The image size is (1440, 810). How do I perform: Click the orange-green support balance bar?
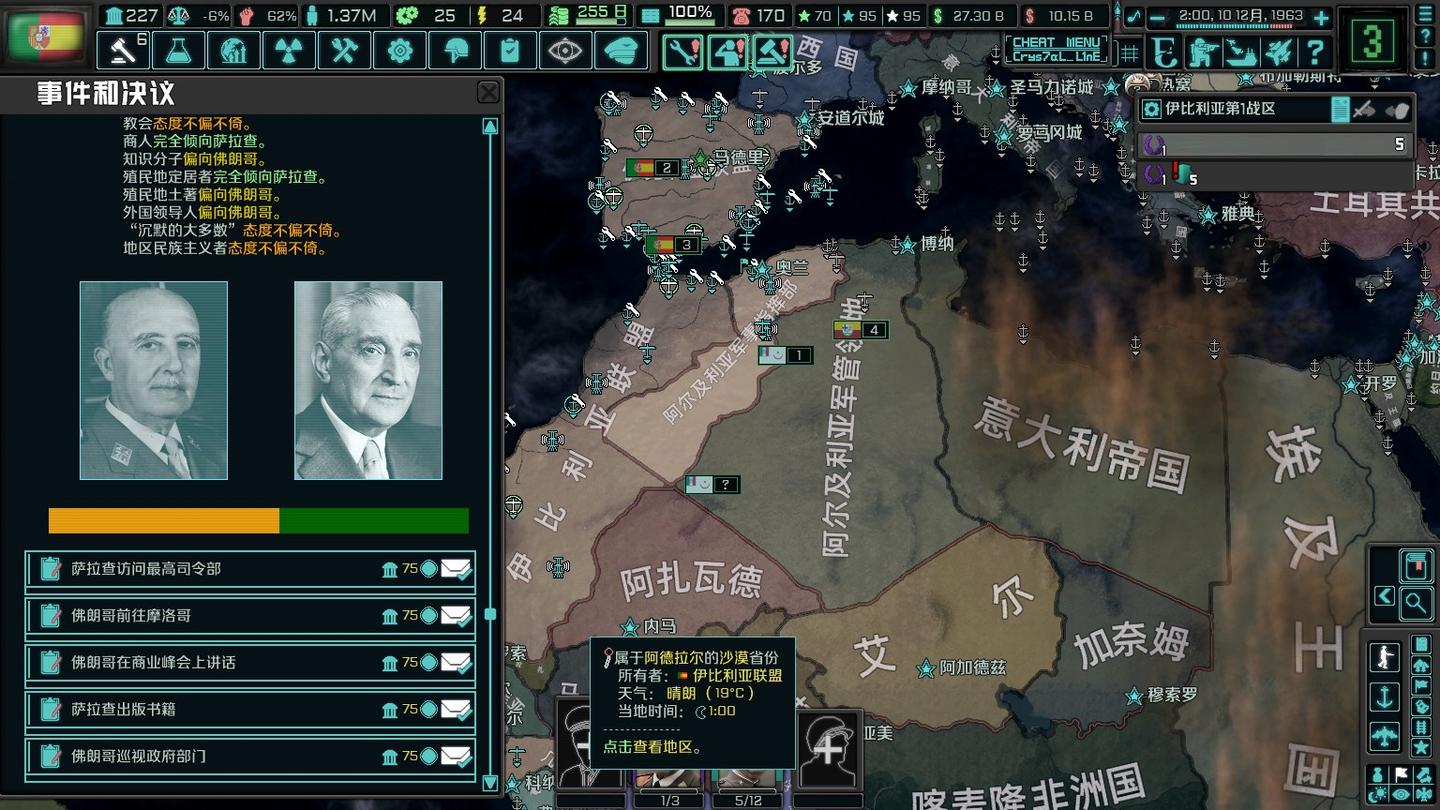[258, 521]
